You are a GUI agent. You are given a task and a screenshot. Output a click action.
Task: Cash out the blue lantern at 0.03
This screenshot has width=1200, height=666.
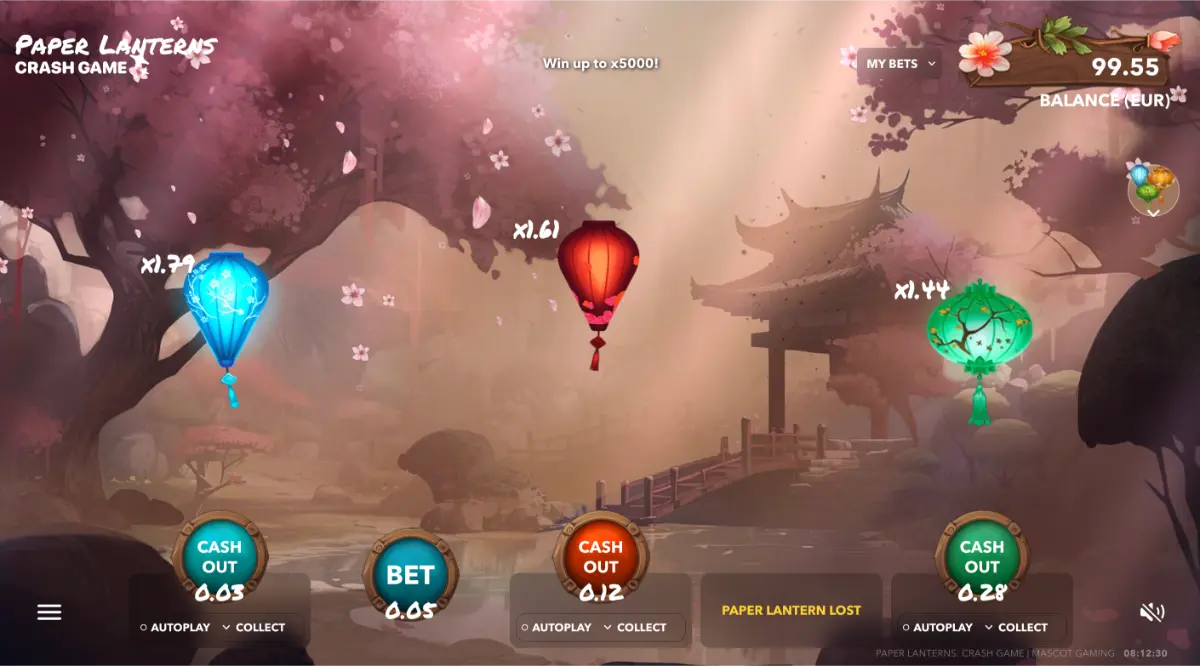219,559
